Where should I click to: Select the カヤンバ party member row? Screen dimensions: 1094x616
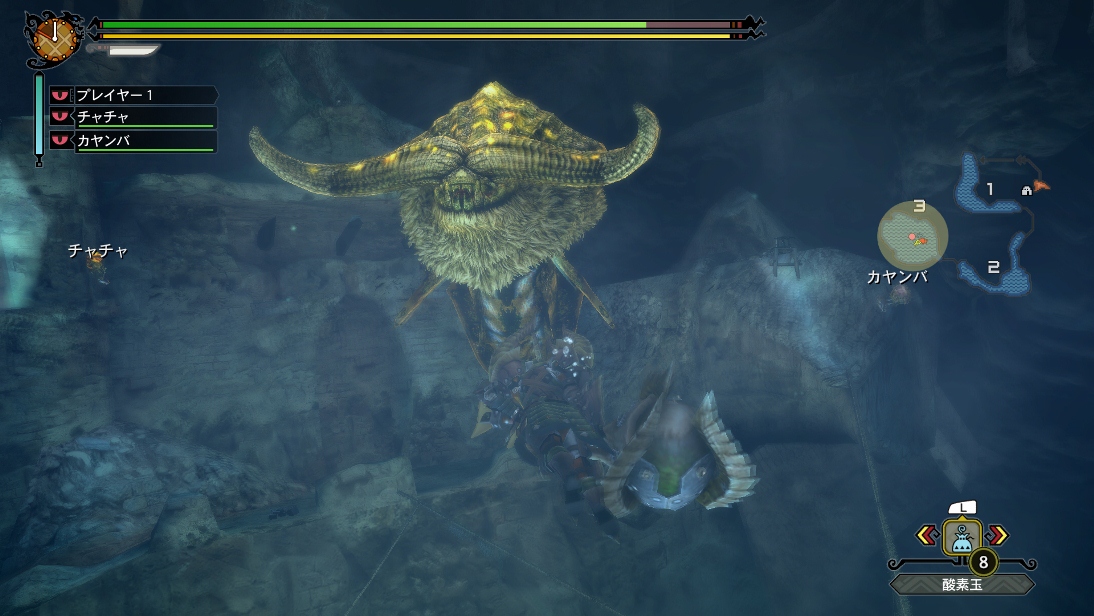133,141
